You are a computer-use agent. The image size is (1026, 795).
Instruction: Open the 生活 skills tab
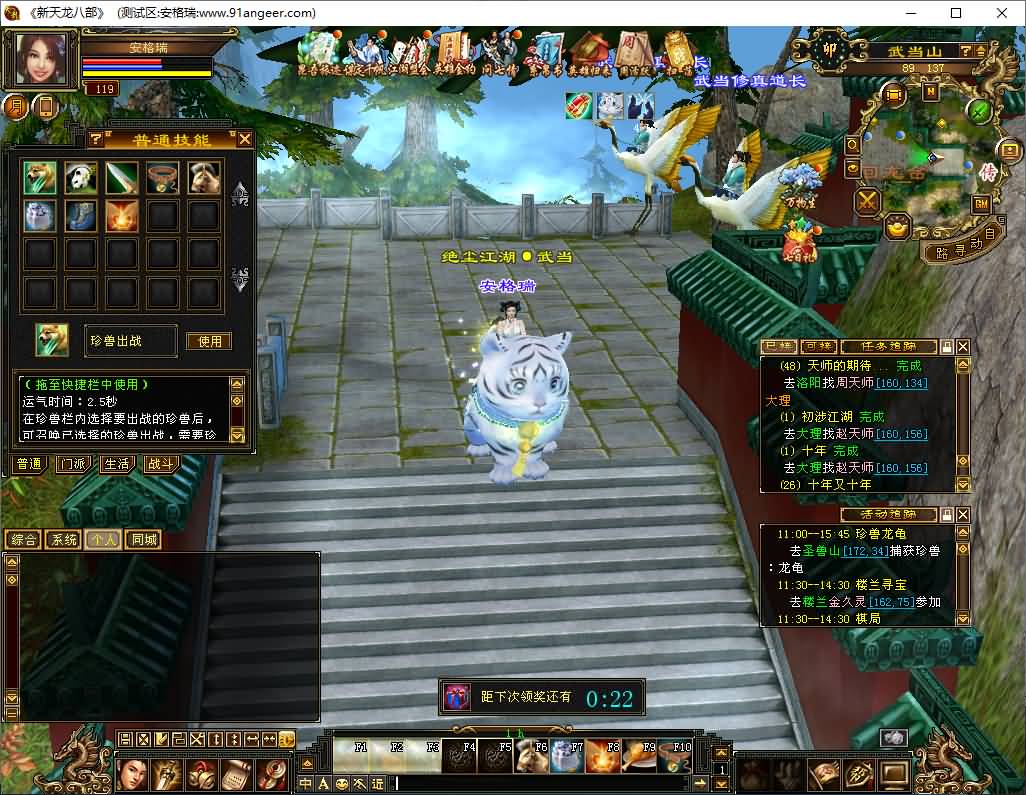pyautogui.click(x=116, y=464)
